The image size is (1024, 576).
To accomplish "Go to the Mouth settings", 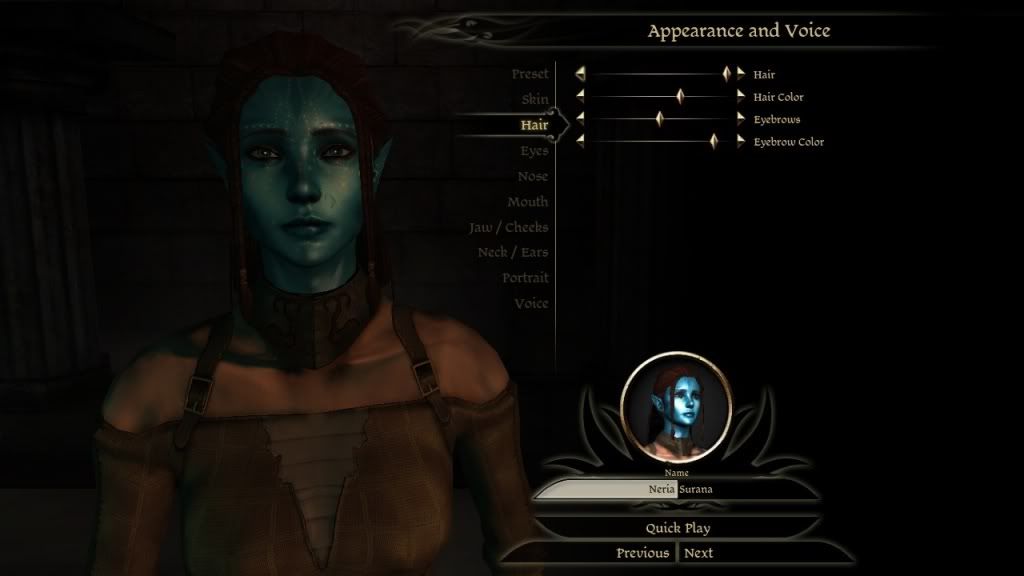I will click(527, 202).
